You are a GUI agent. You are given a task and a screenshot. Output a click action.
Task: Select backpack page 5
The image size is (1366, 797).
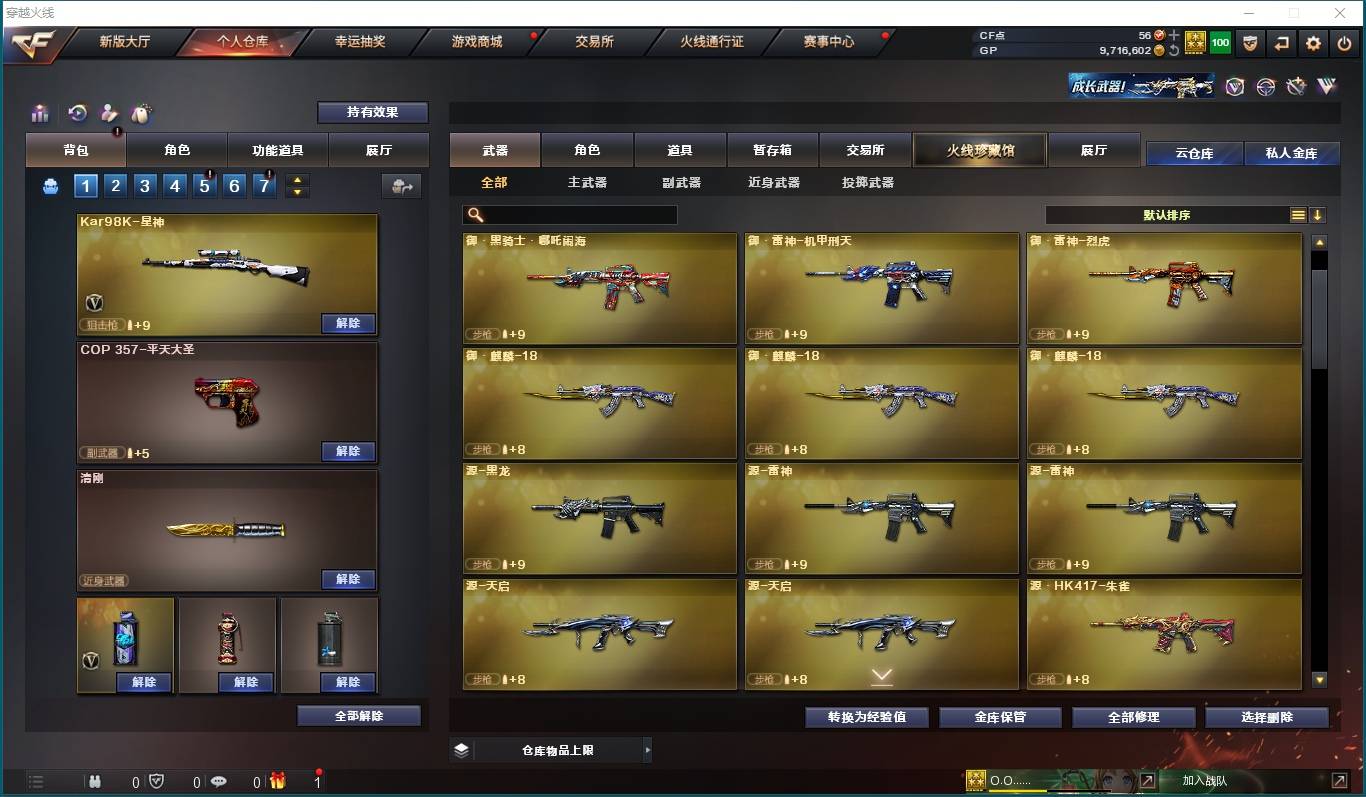tap(204, 185)
